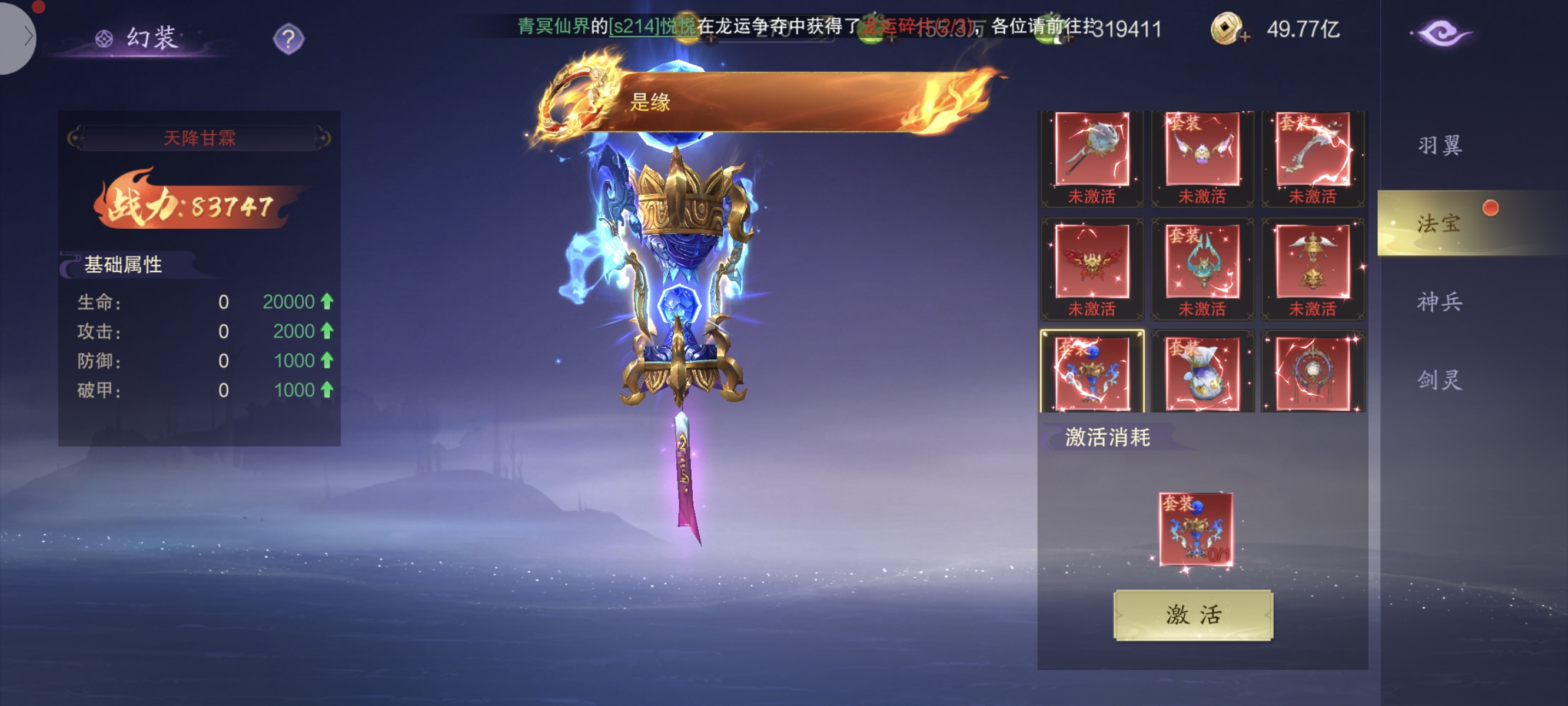Open the 法宝 artifact tab
This screenshot has height=706, width=1568.
[1439, 224]
